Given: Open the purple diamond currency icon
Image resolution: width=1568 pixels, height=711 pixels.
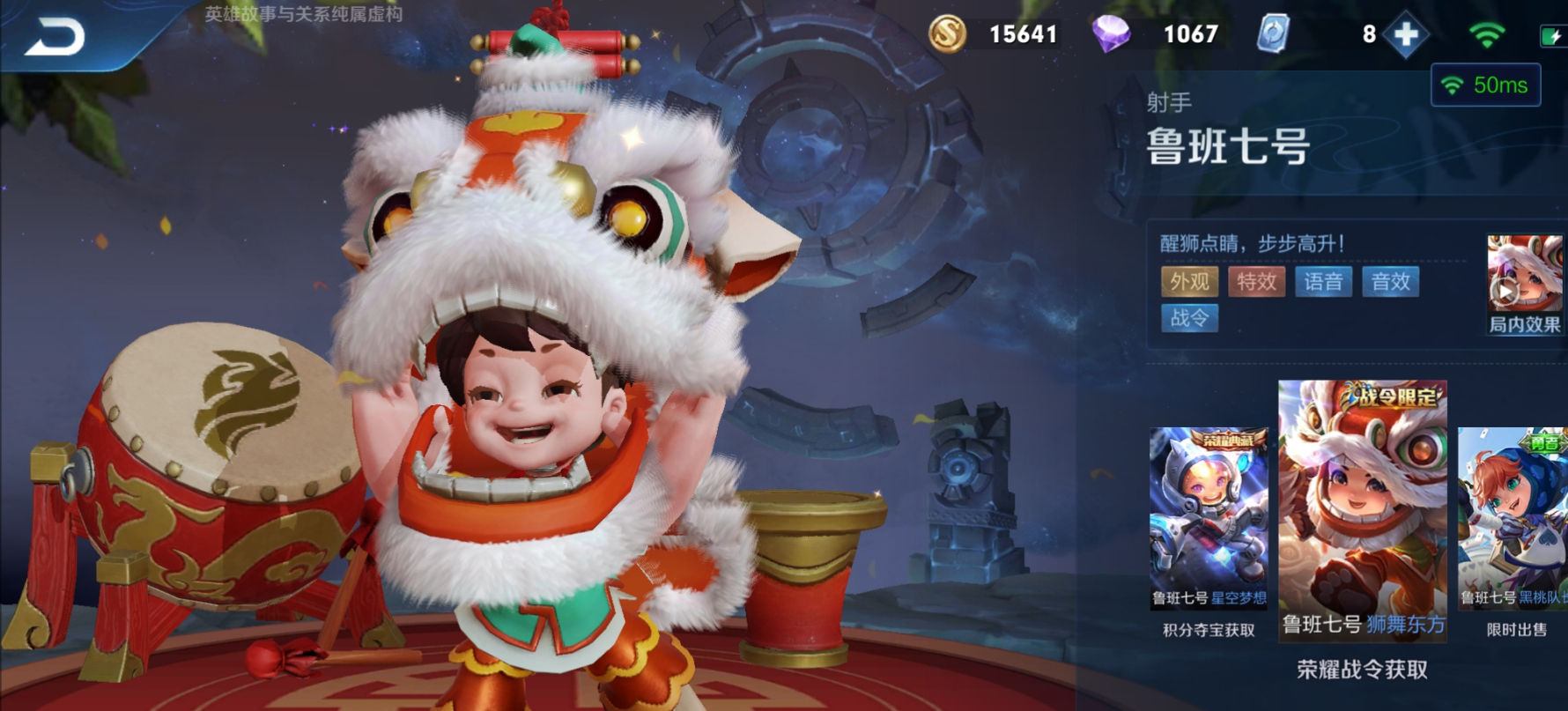Looking at the screenshot, I should pos(1111,34).
